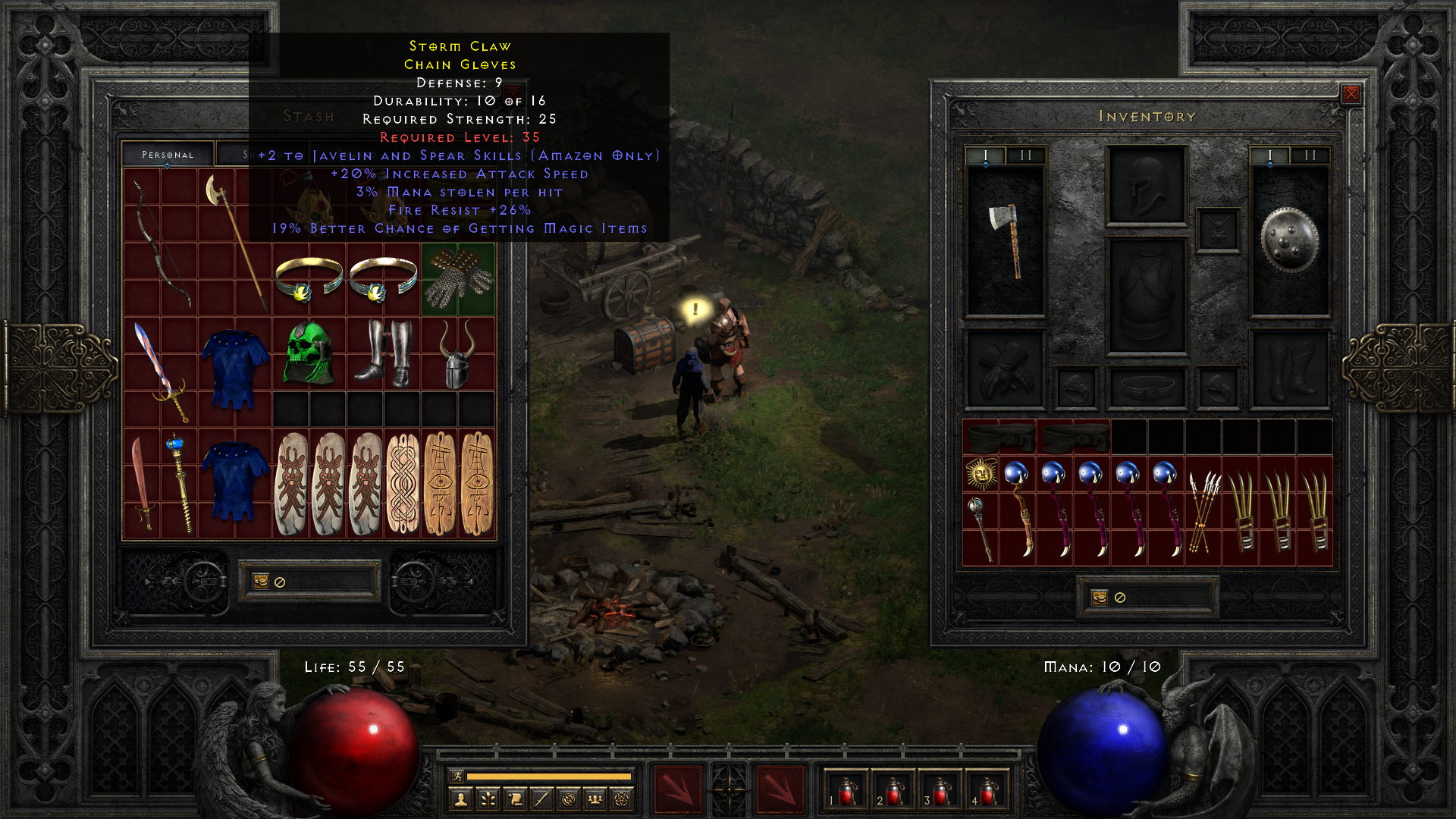Image resolution: width=1456 pixels, height=819 pixels.
Task: Select the long bow in the stash
Action: pyautogui.click(x=161, y=243)
